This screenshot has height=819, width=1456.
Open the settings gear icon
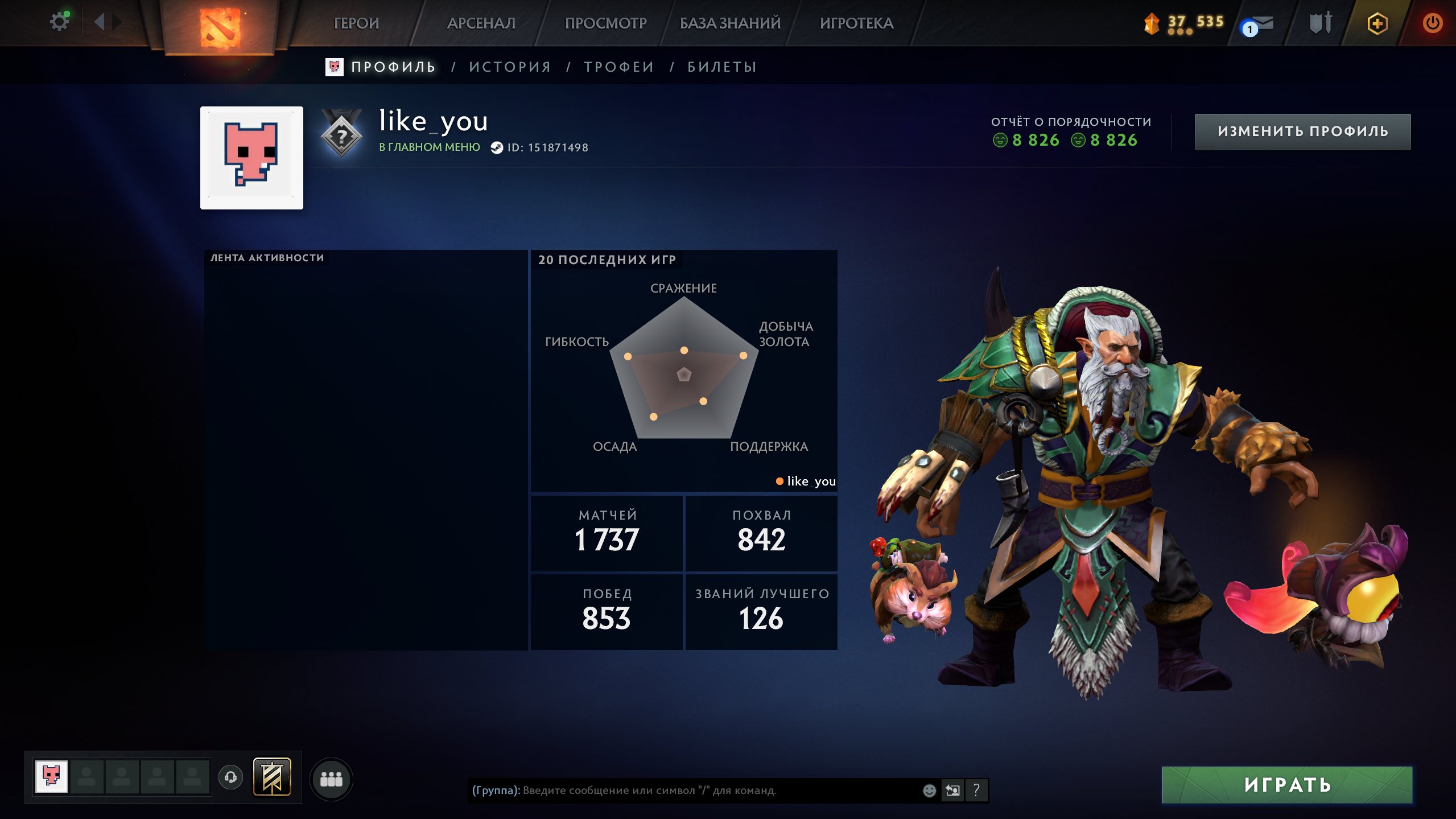59,22
